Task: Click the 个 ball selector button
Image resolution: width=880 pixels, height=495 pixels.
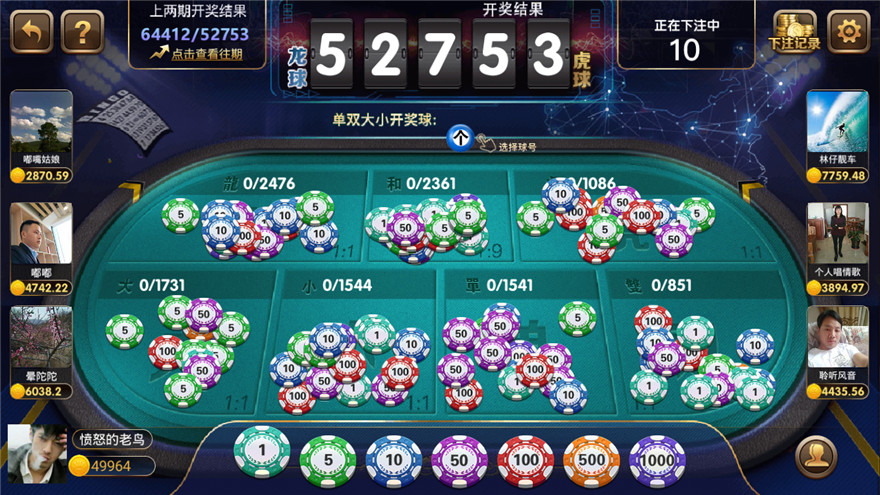Action: point(459,139)
